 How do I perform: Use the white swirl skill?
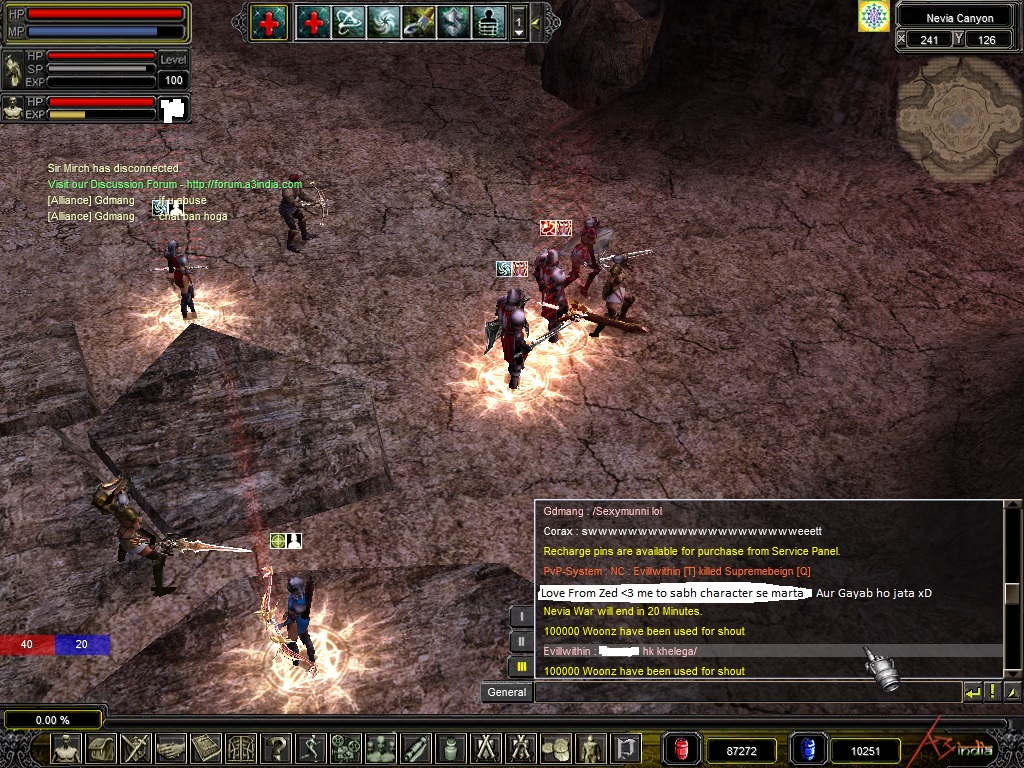[x=383, y=22]
